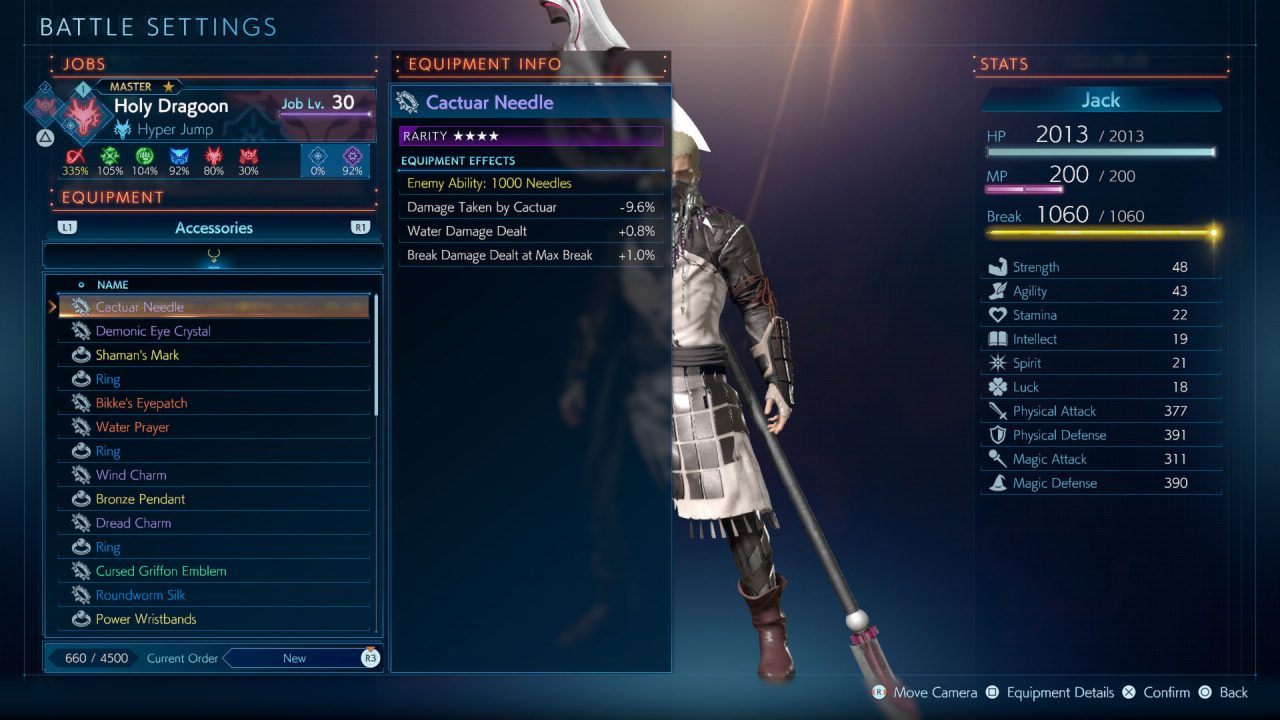This screenshot has height=720, width=1280.
Task: Open the Holy Dragoon job panel
Action: click(171, 106)
